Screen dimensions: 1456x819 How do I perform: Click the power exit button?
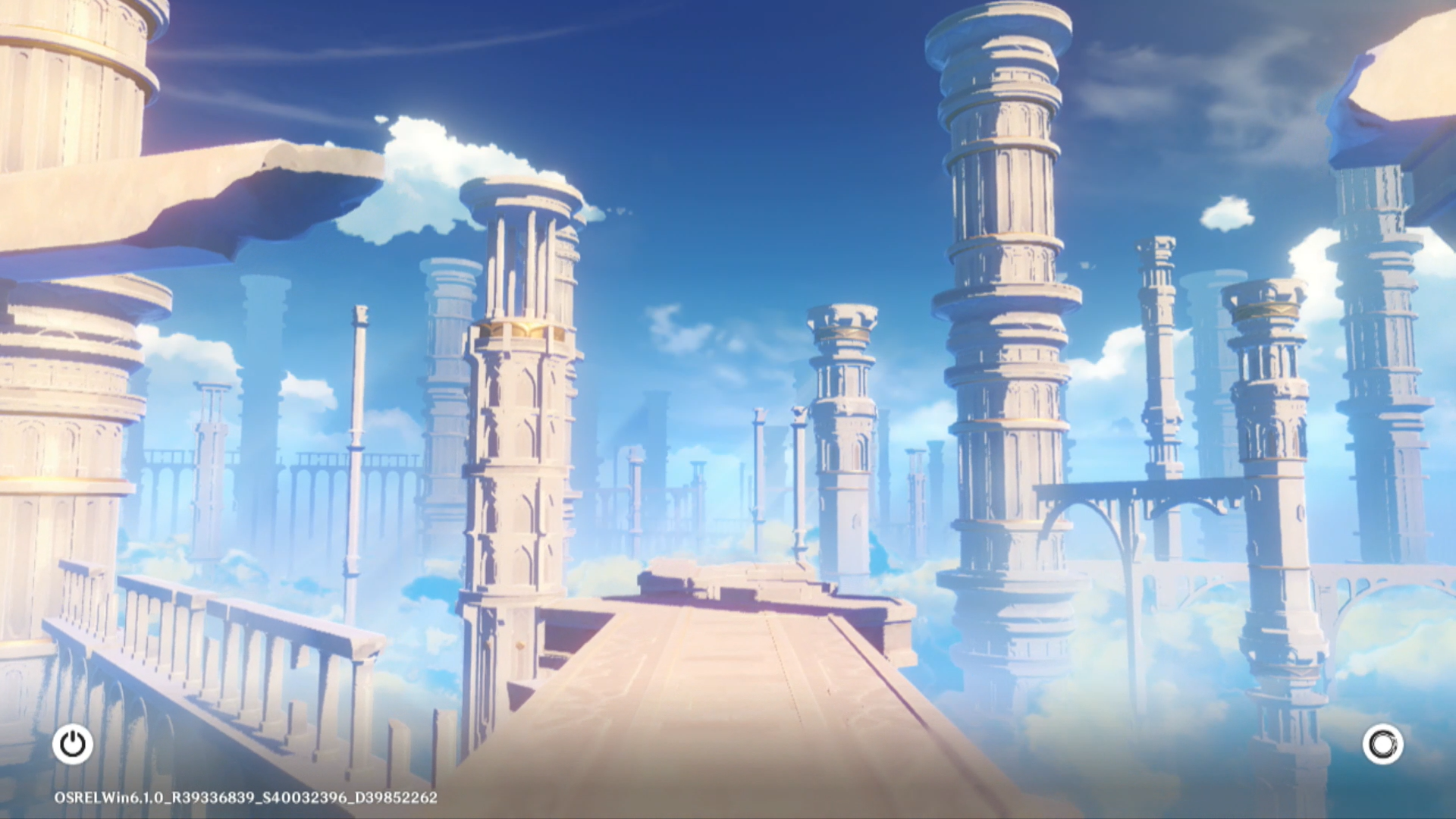(x=73, y=744)
